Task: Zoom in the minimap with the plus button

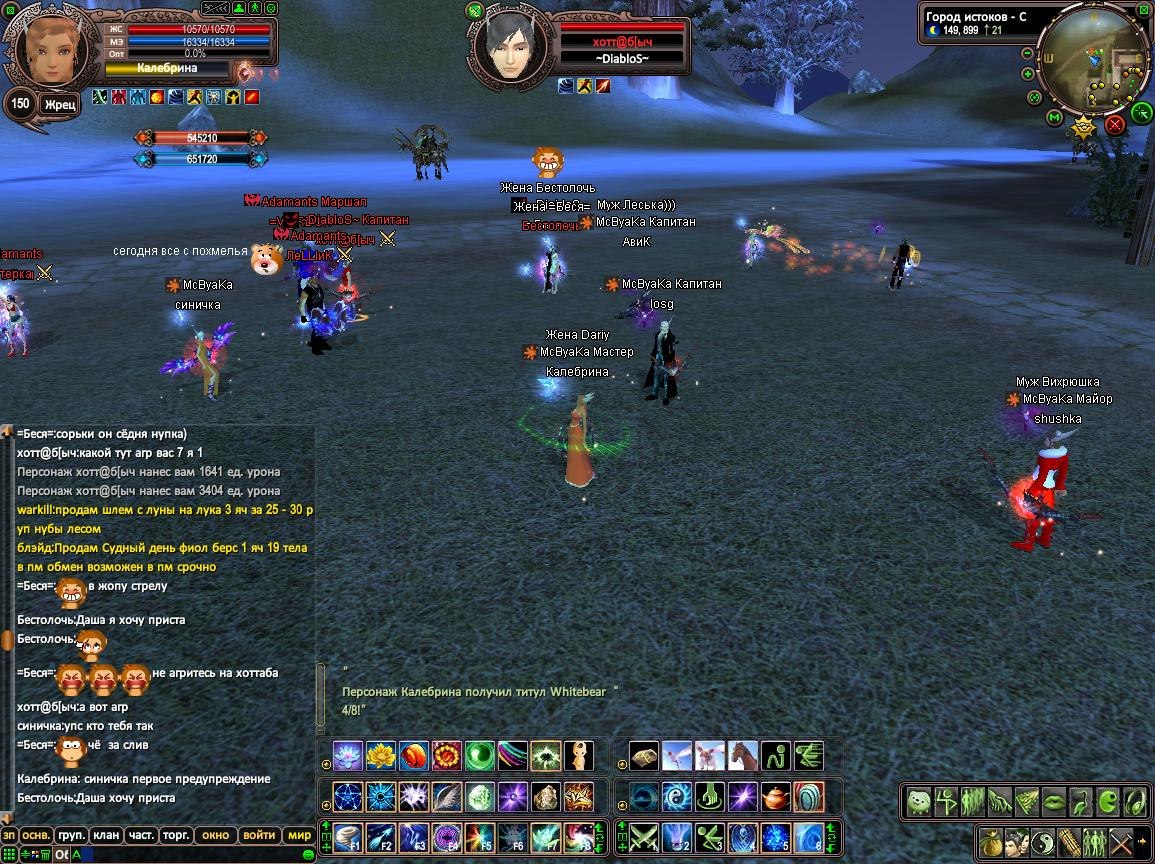Action: [x=1028, y=74]
